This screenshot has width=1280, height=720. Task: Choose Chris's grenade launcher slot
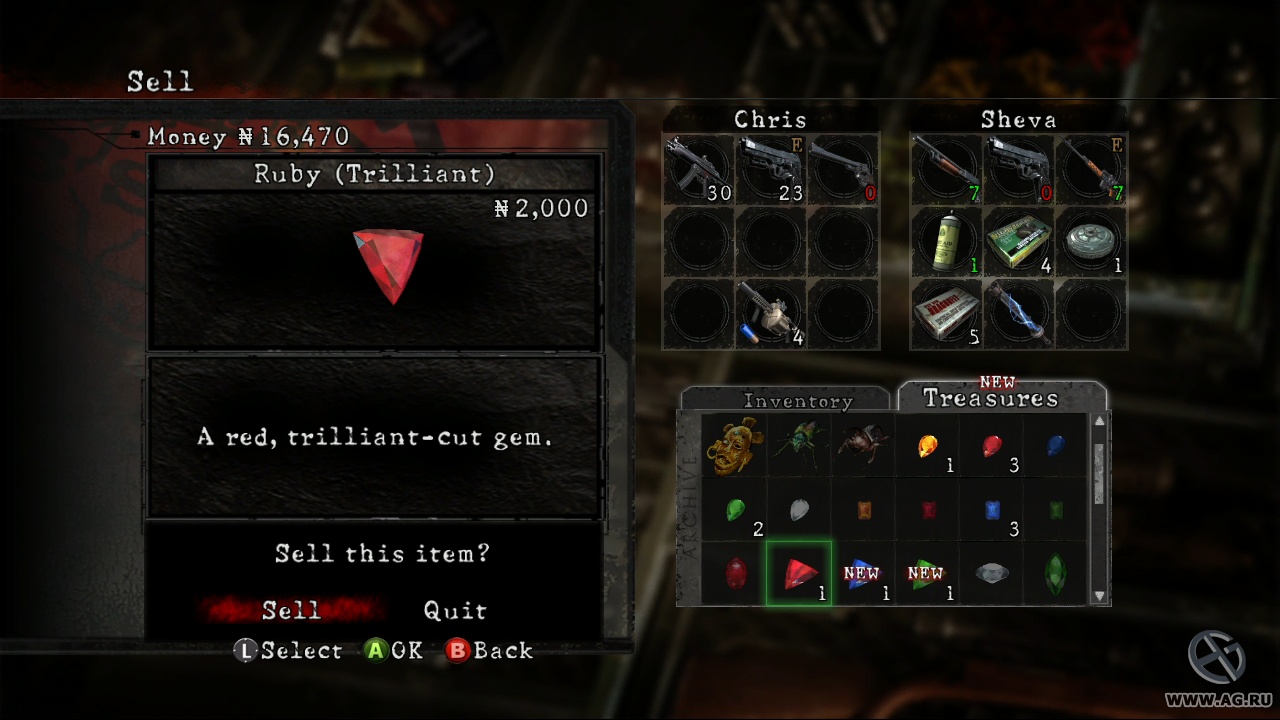tap(771, 314)
